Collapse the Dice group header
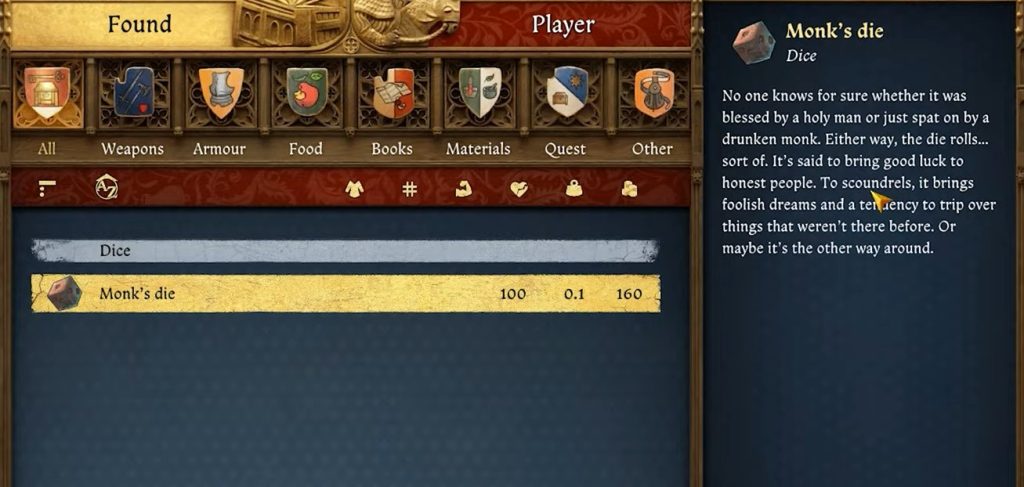 point(345,251)
